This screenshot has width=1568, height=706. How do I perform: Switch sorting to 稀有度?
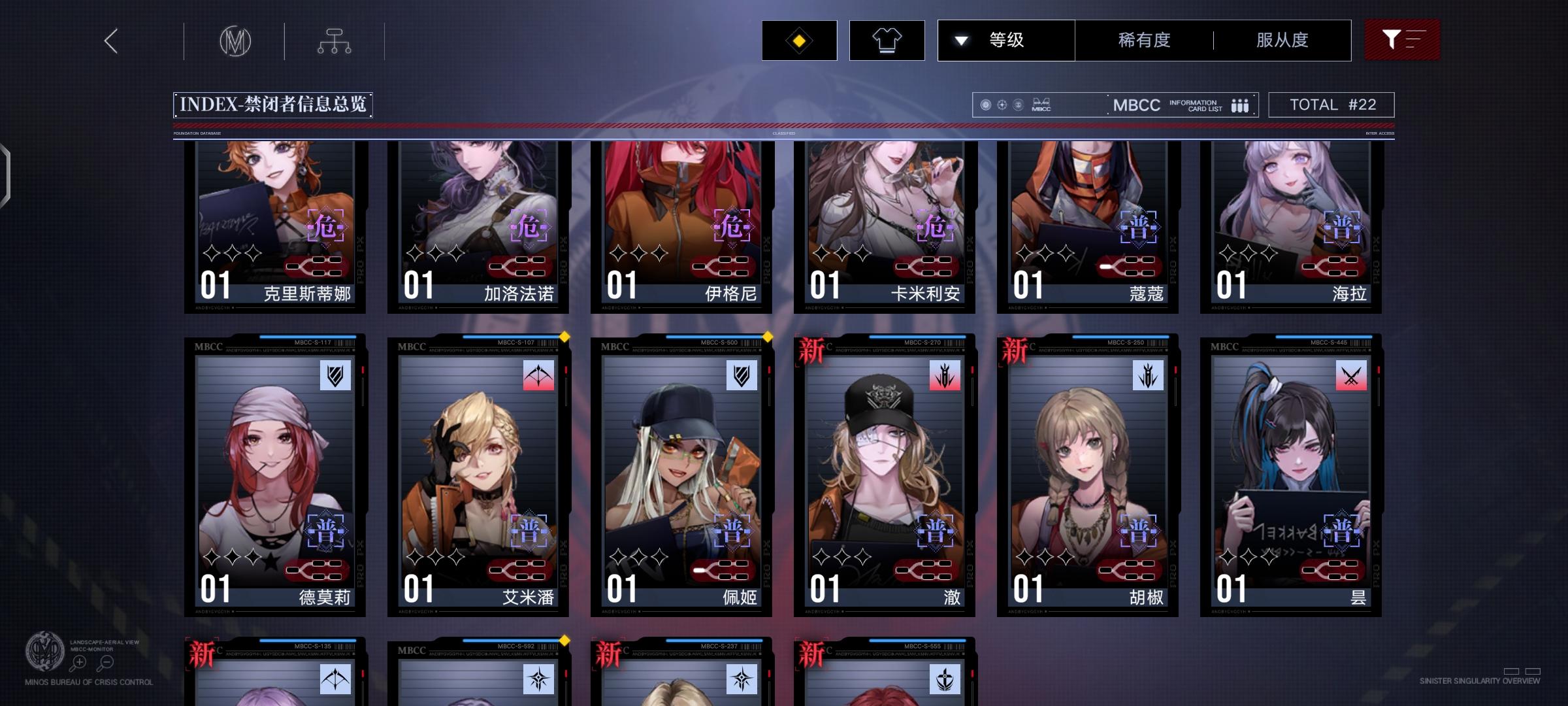[1144, 40]
